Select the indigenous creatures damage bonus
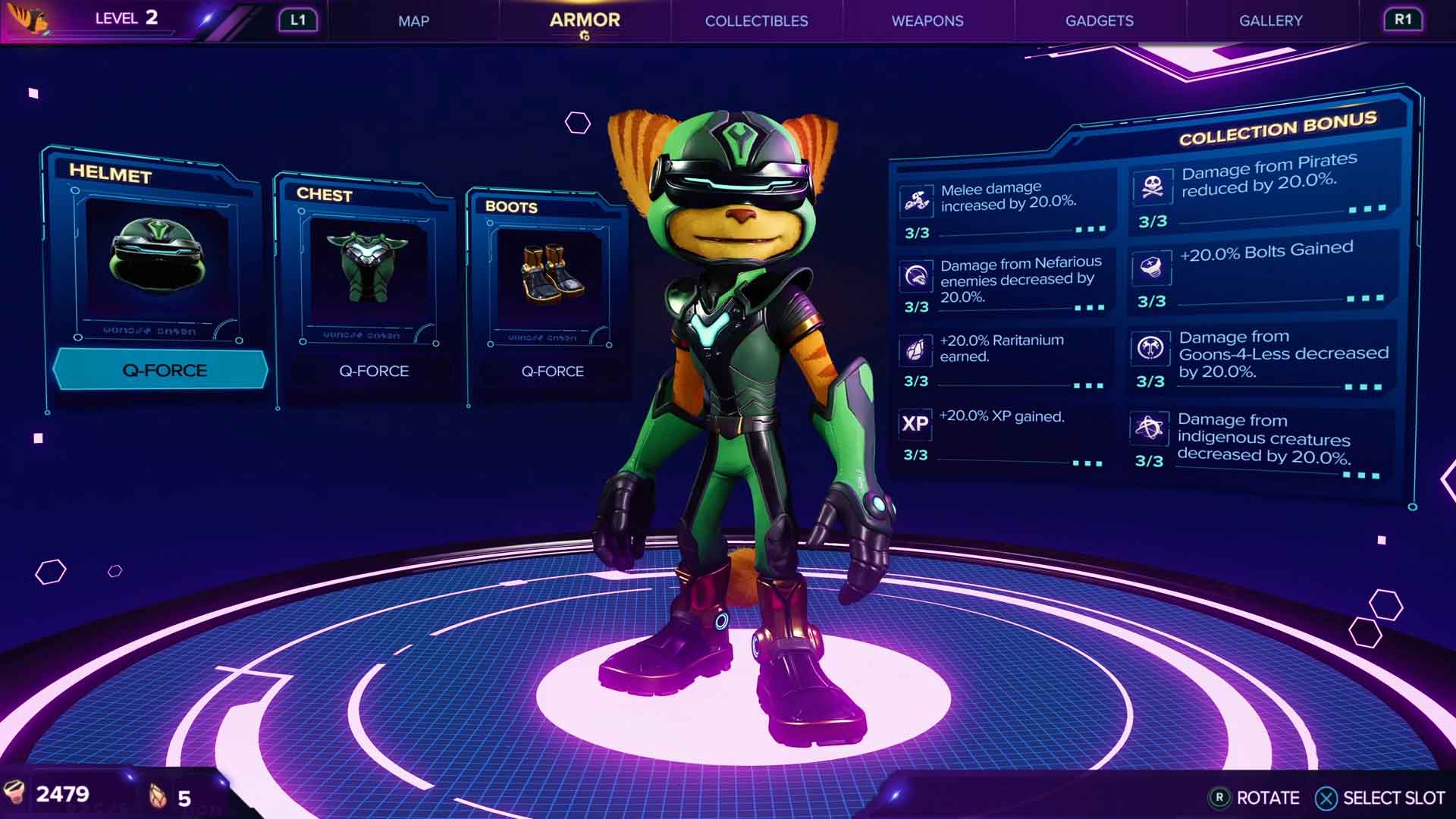1456x819 pixels. point(1259,441)
